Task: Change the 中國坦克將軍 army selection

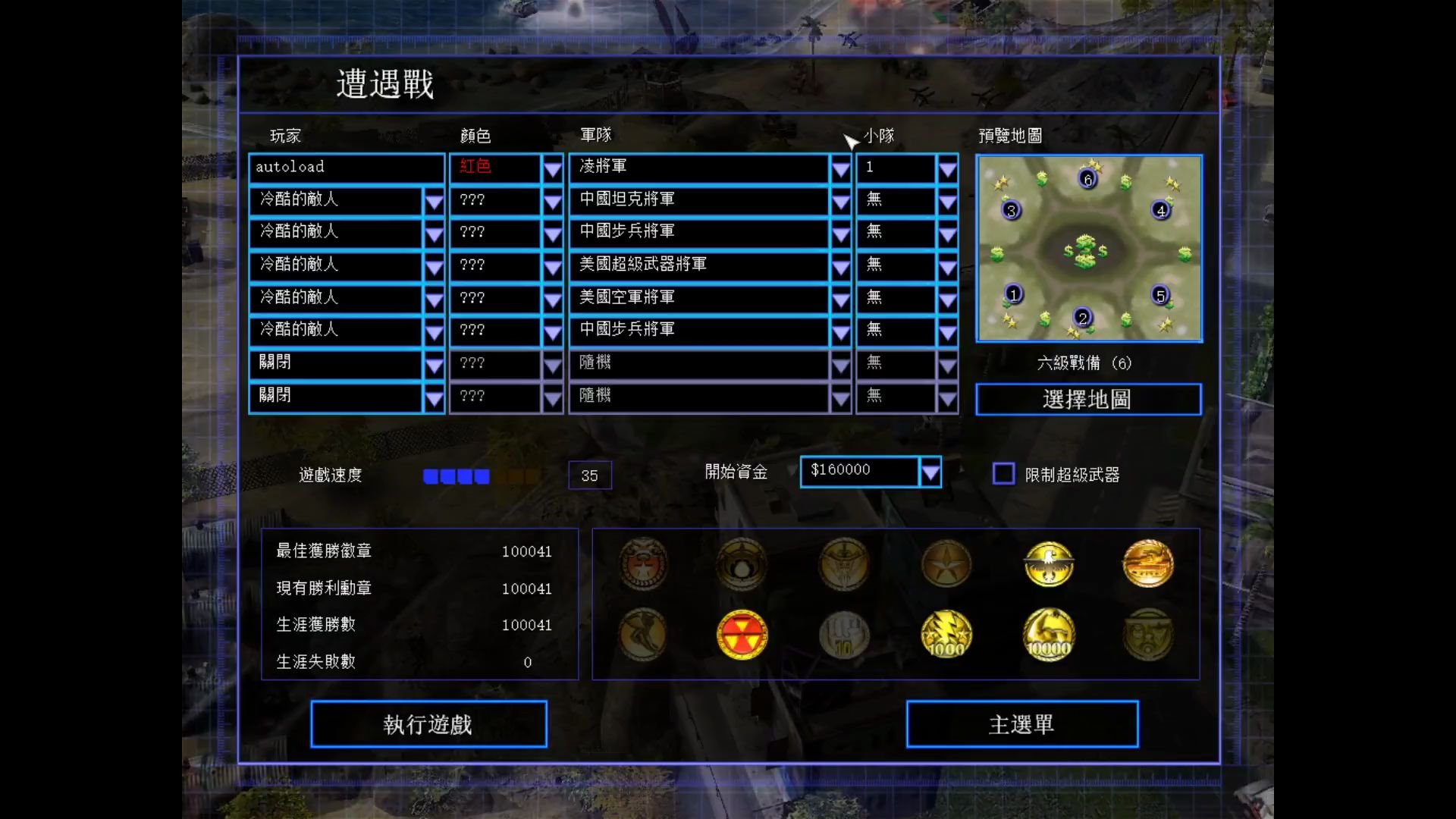Action: coord(840,201)
